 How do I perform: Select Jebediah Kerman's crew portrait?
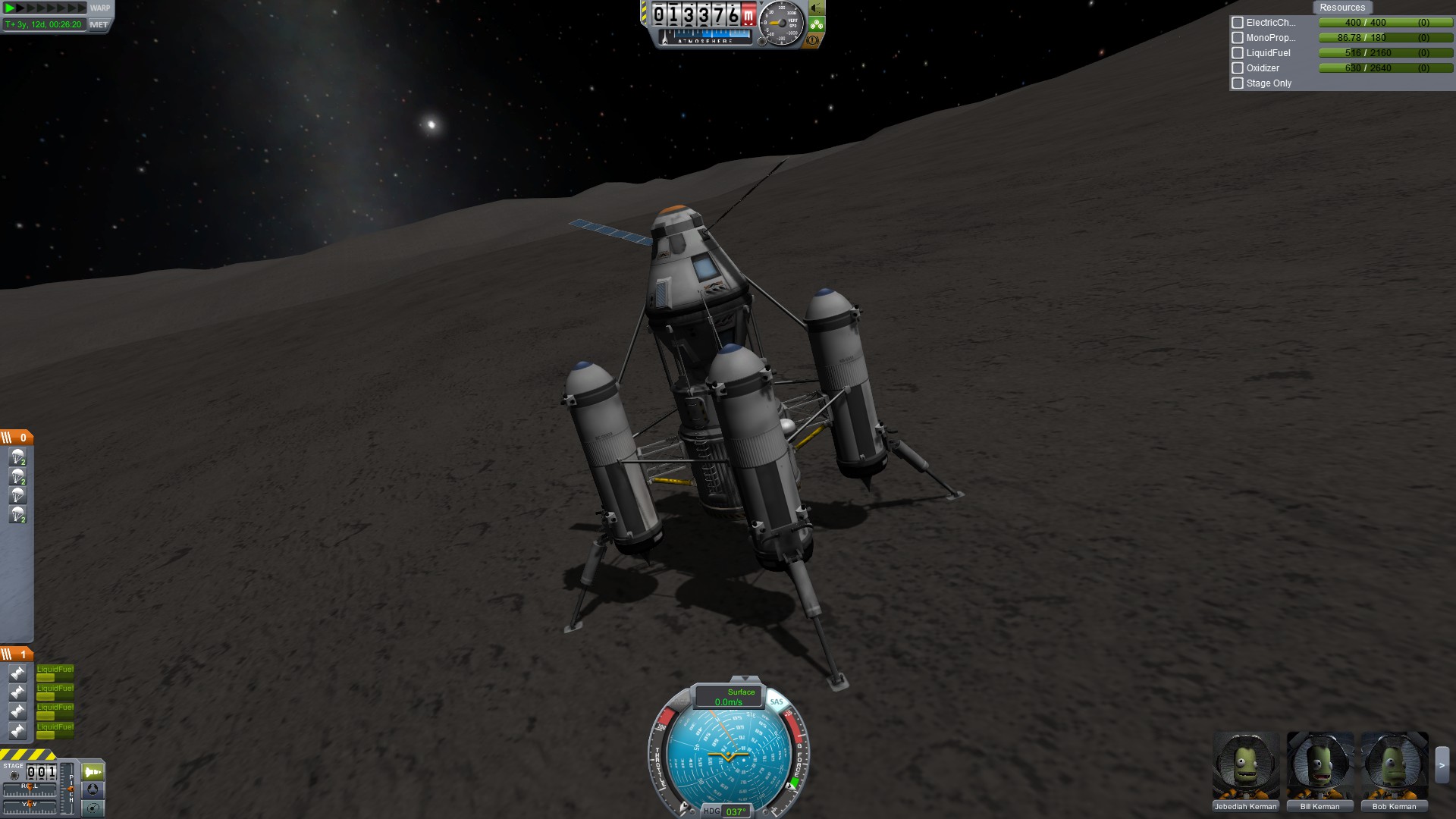point(1245,766)
